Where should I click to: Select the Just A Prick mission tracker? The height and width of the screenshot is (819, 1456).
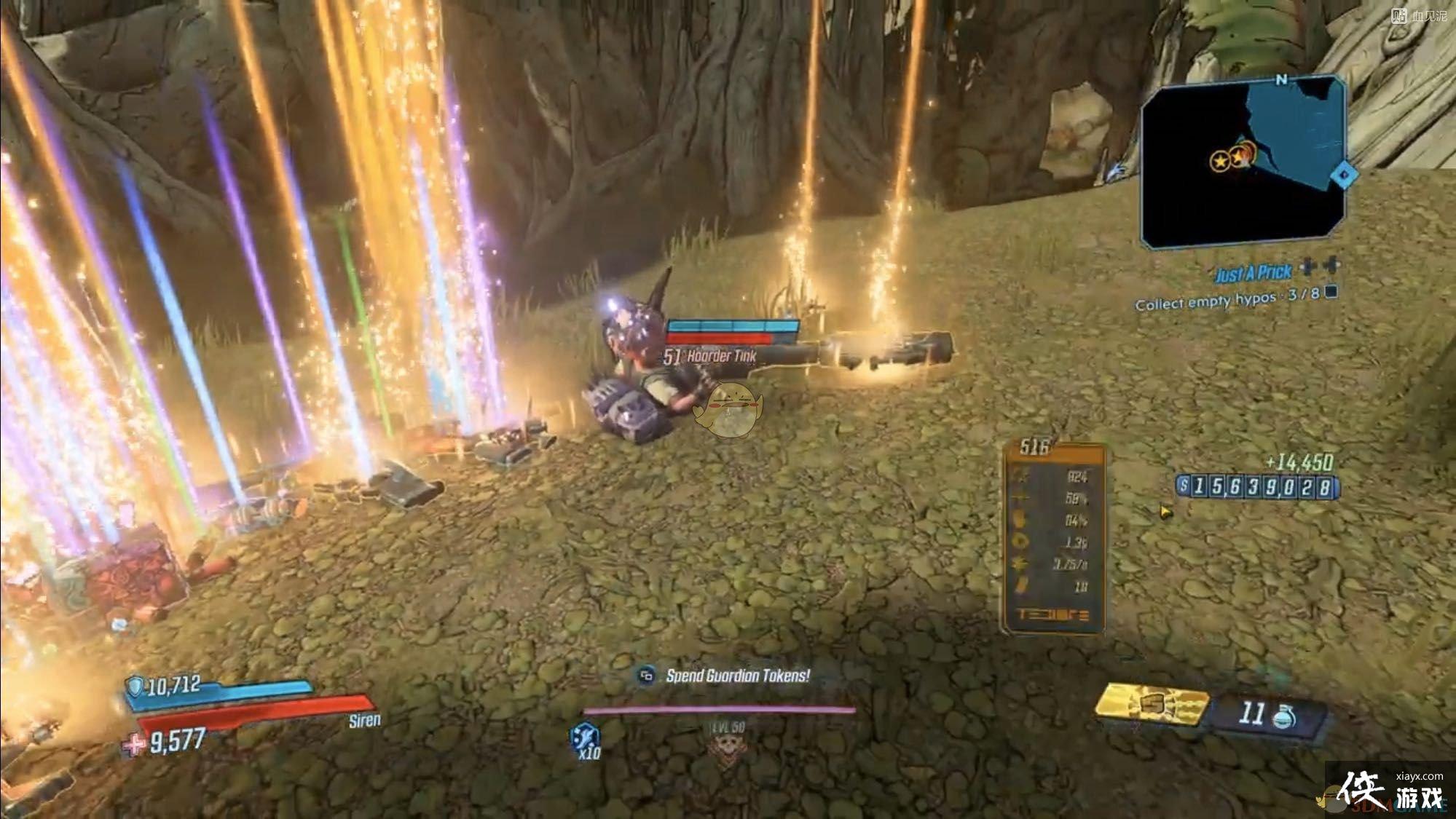click(x=1253, y=273)
